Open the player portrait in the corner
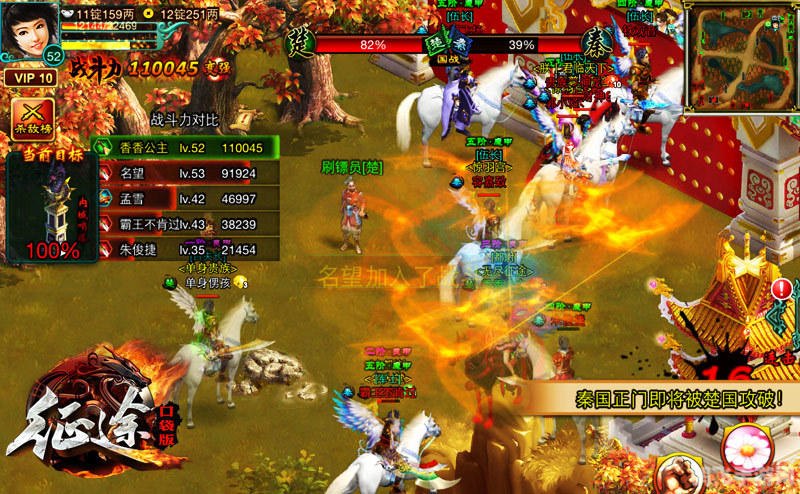Viewport: 800px width, 494px height. point(32,30)
